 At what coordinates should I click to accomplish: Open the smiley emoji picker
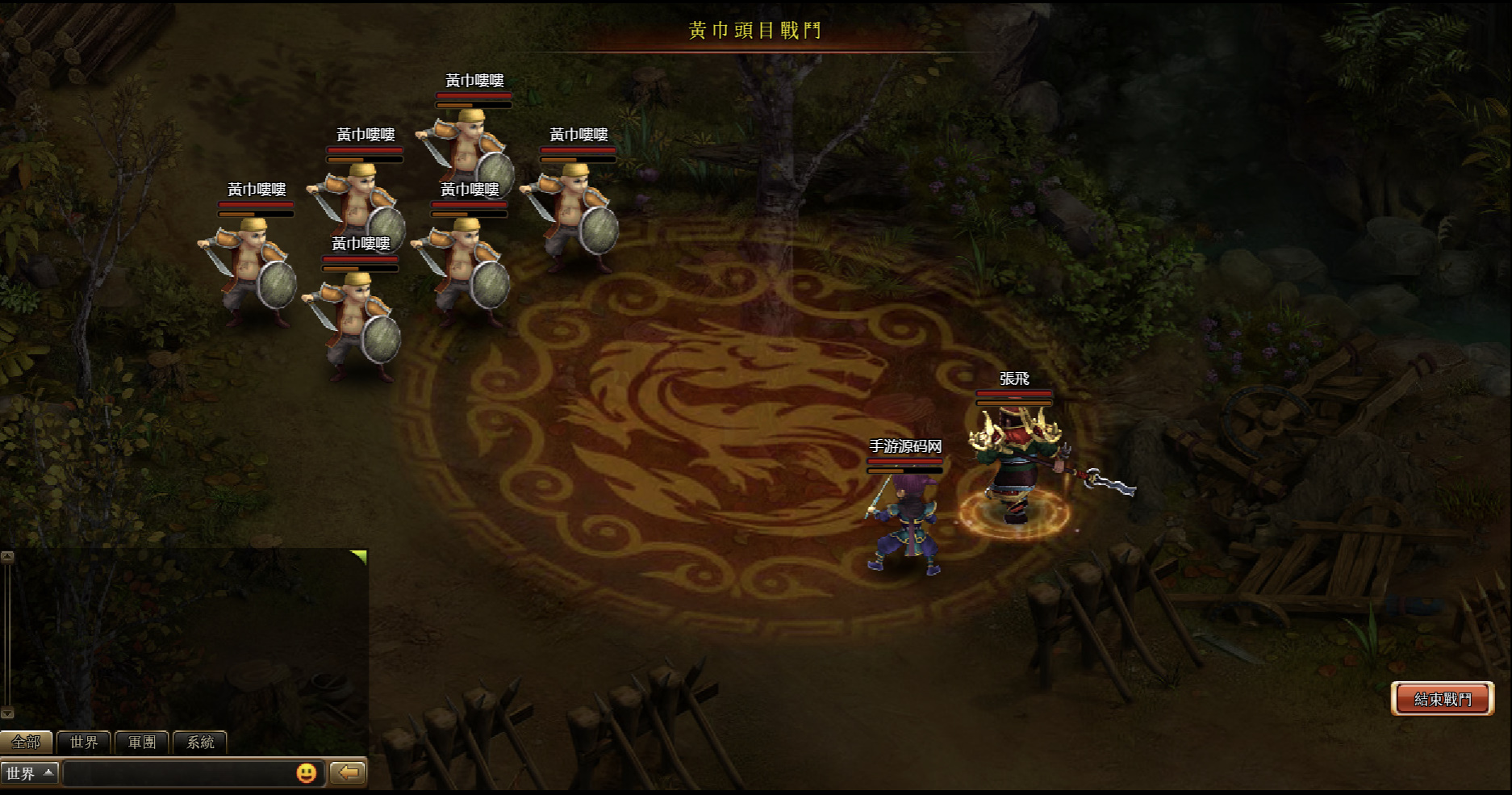[306, 773]
